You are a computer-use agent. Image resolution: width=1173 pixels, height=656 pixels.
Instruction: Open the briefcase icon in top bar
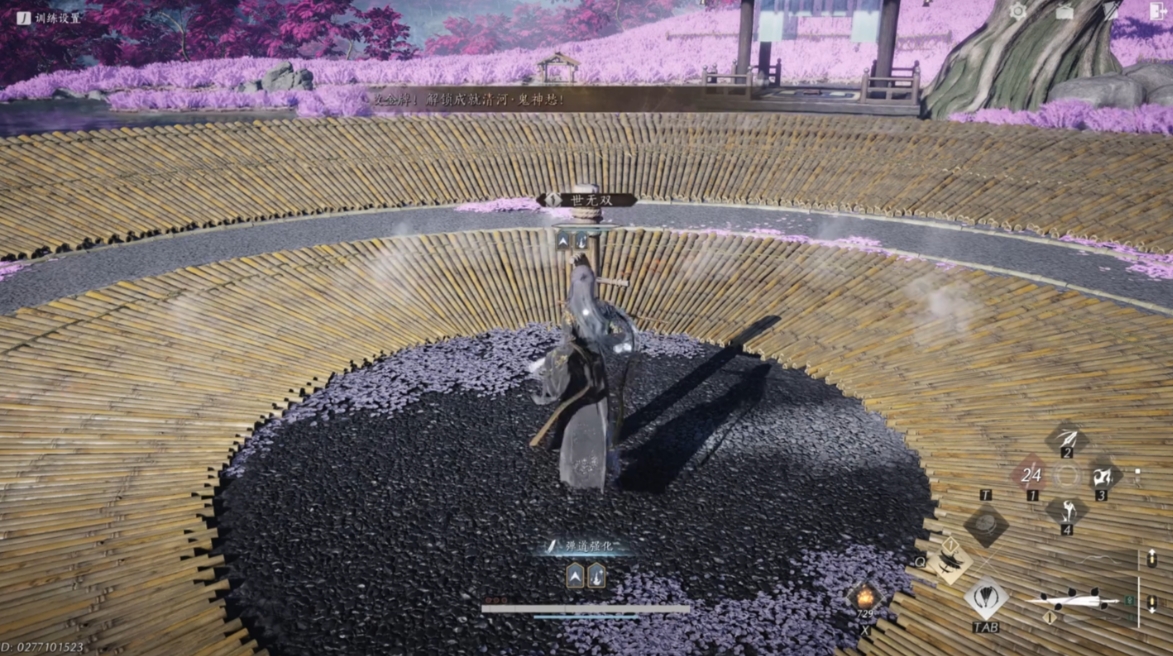(x=1065, y=12)
